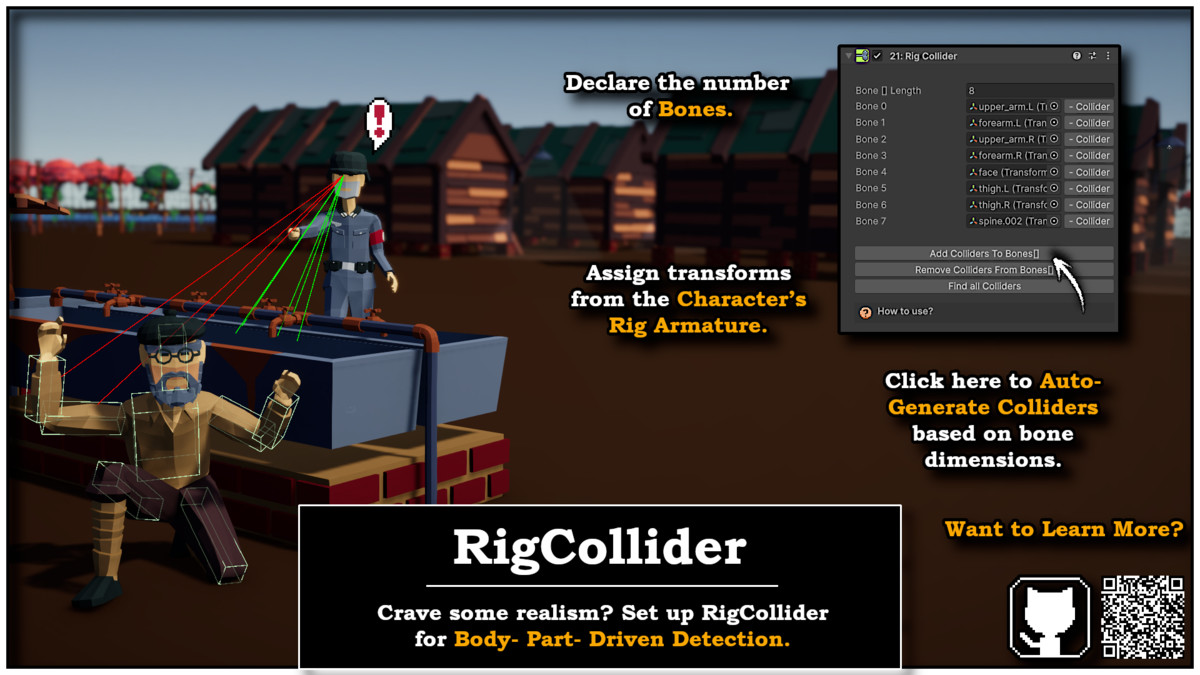
Task: Select the forearm.L transform field of Bone 1
Action: point(1007,123)
